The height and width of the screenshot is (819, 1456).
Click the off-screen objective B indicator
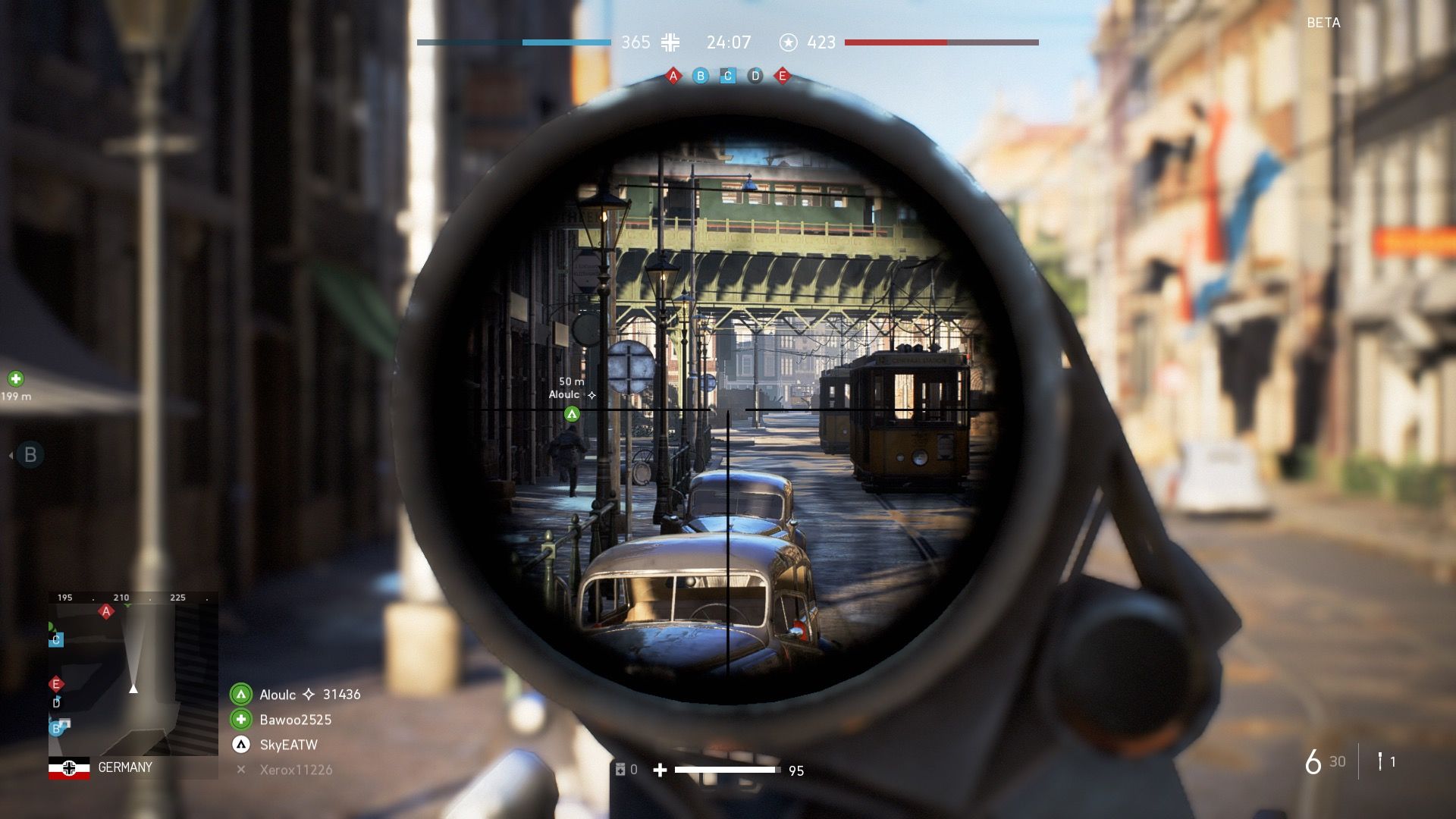tap(30, 455)
